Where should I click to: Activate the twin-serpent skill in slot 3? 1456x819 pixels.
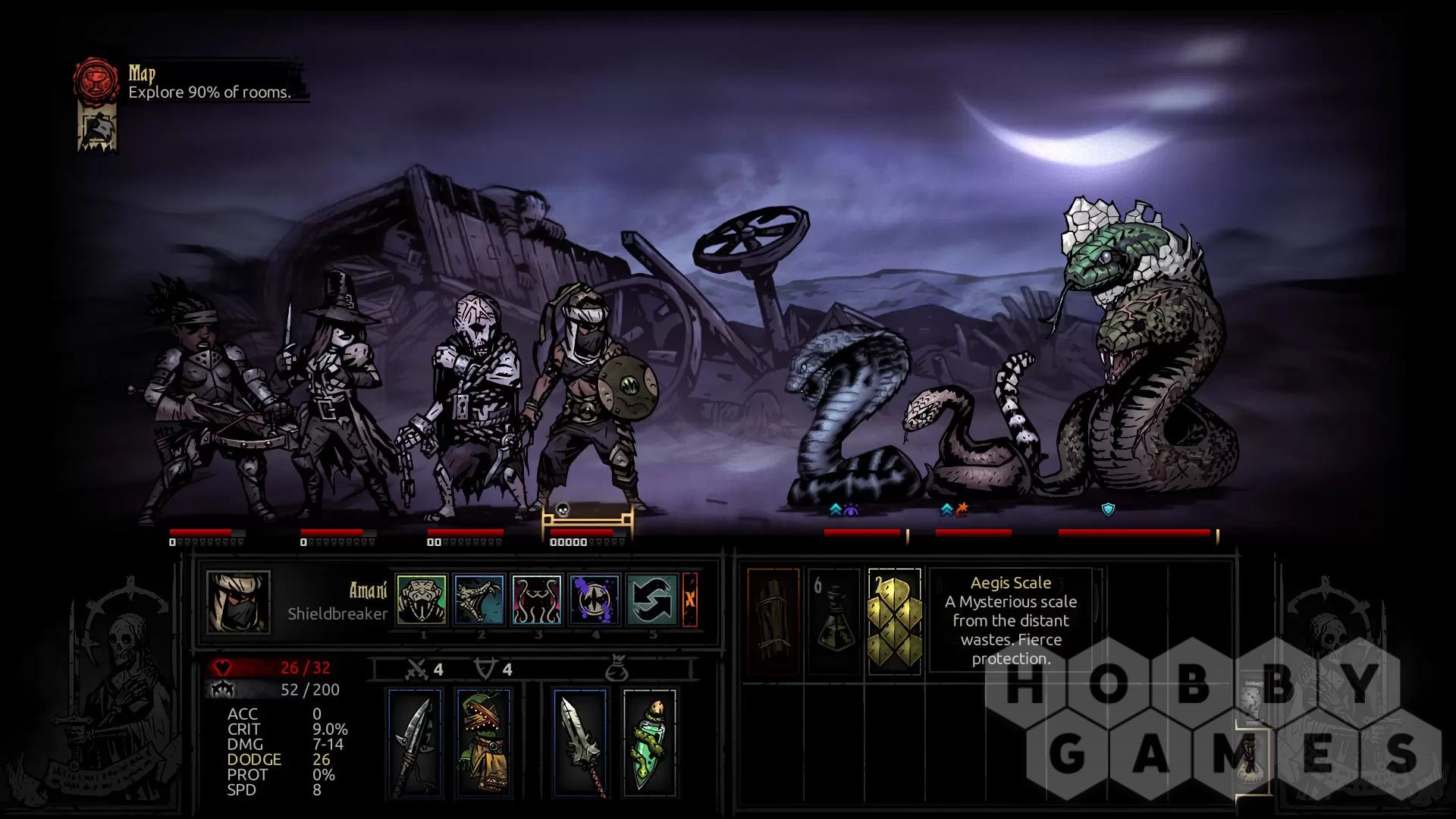pyautogui.click(x=537, y=599)
